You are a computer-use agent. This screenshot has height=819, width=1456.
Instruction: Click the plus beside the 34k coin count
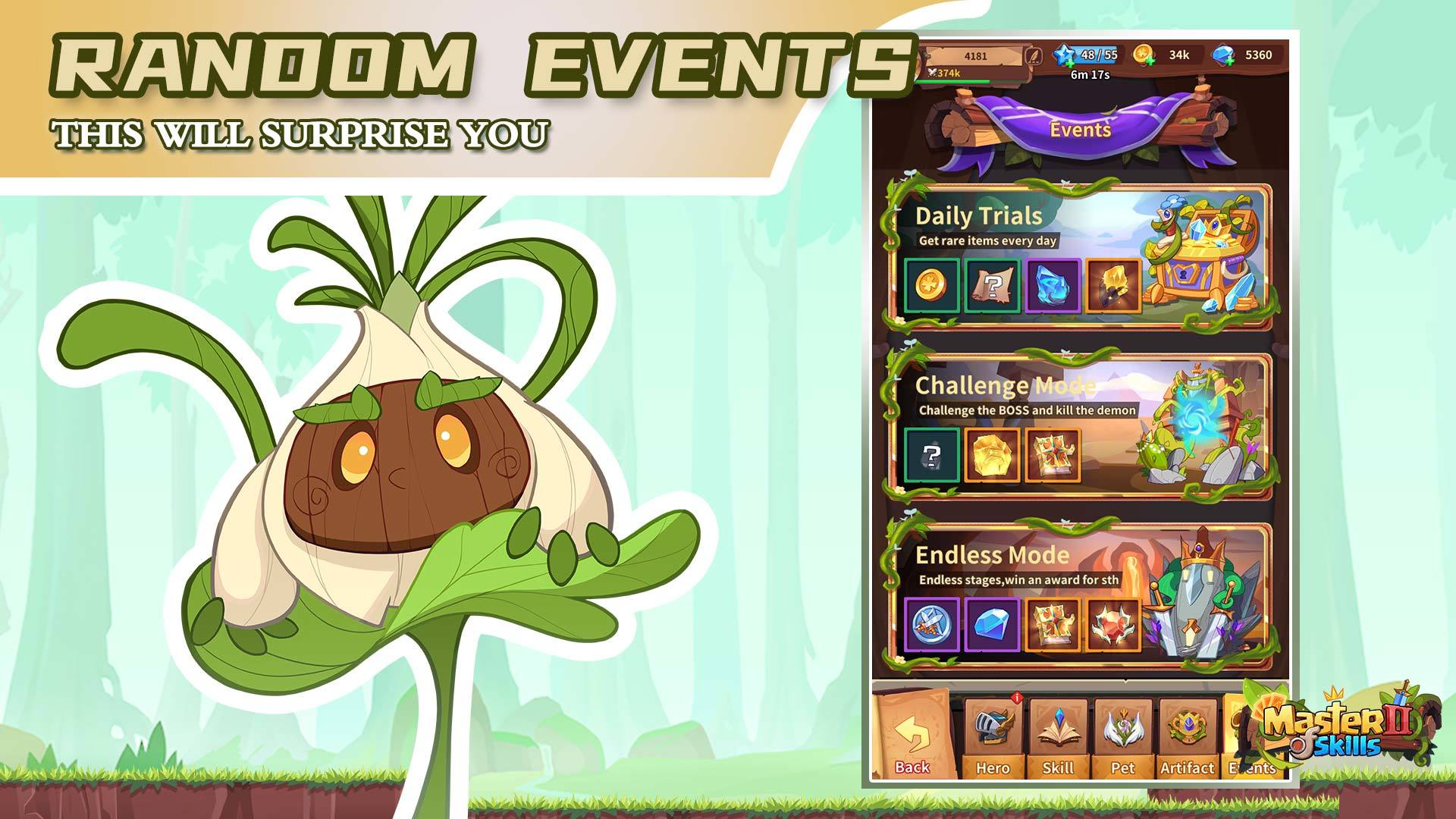pos(1150,60)
